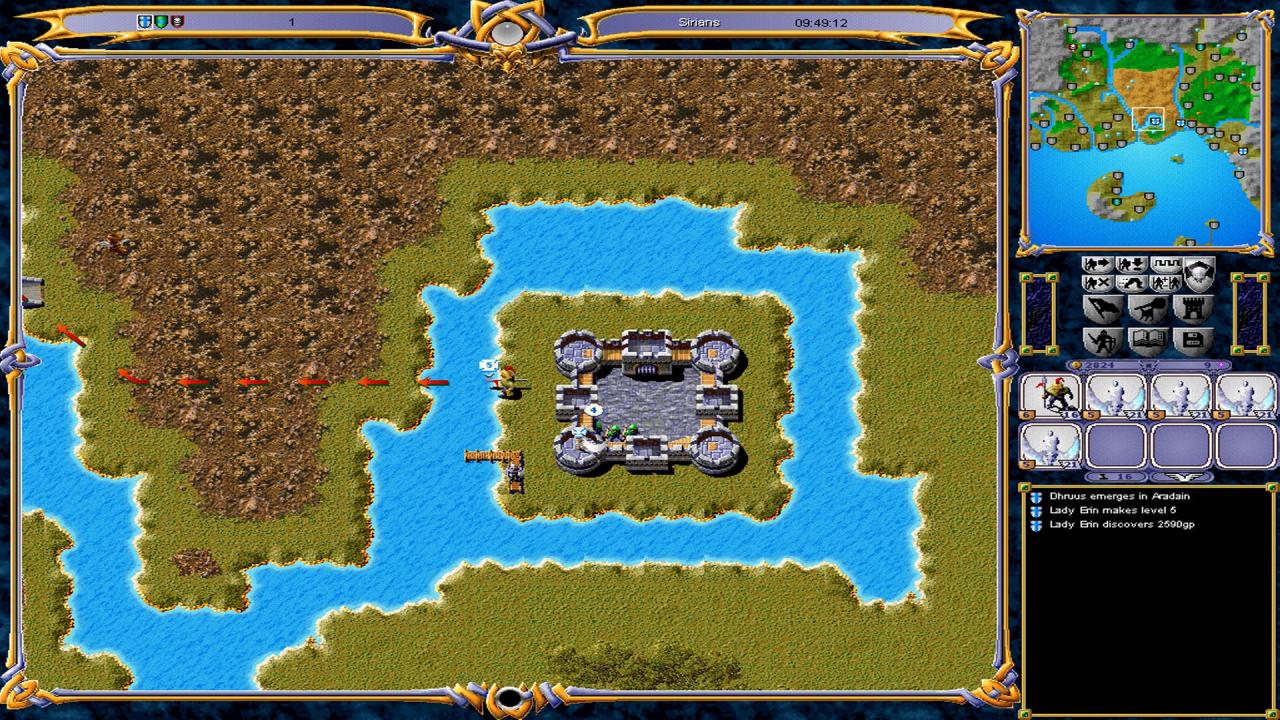Screen dimensions: 1280x720
Task: Open the flag shield button
Action: 1104,309
